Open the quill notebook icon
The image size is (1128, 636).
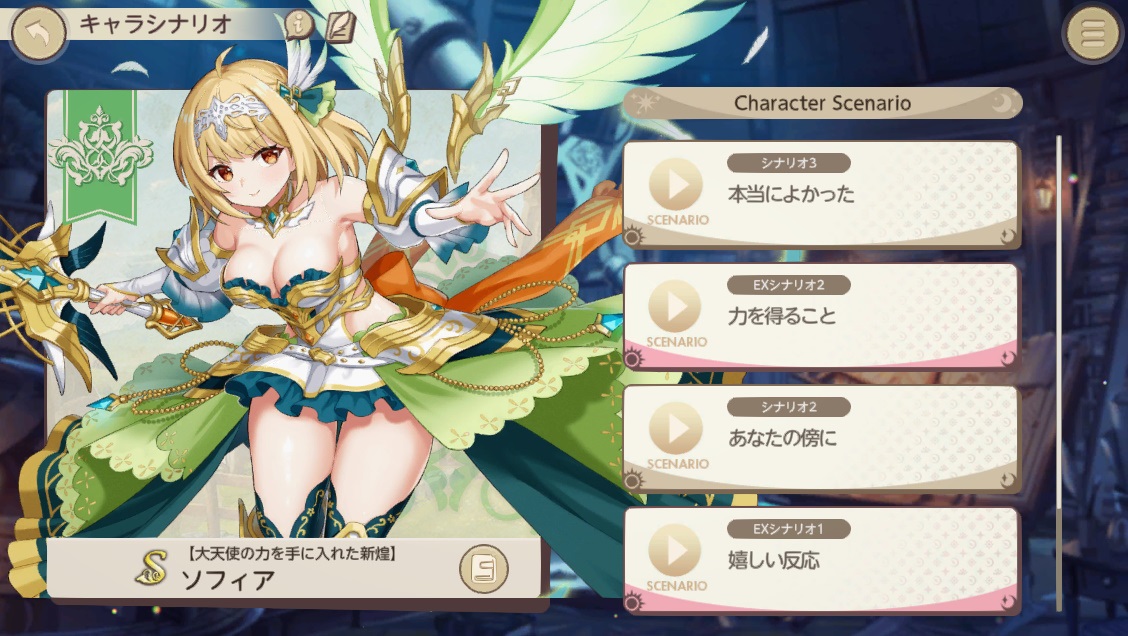(341, 28)
